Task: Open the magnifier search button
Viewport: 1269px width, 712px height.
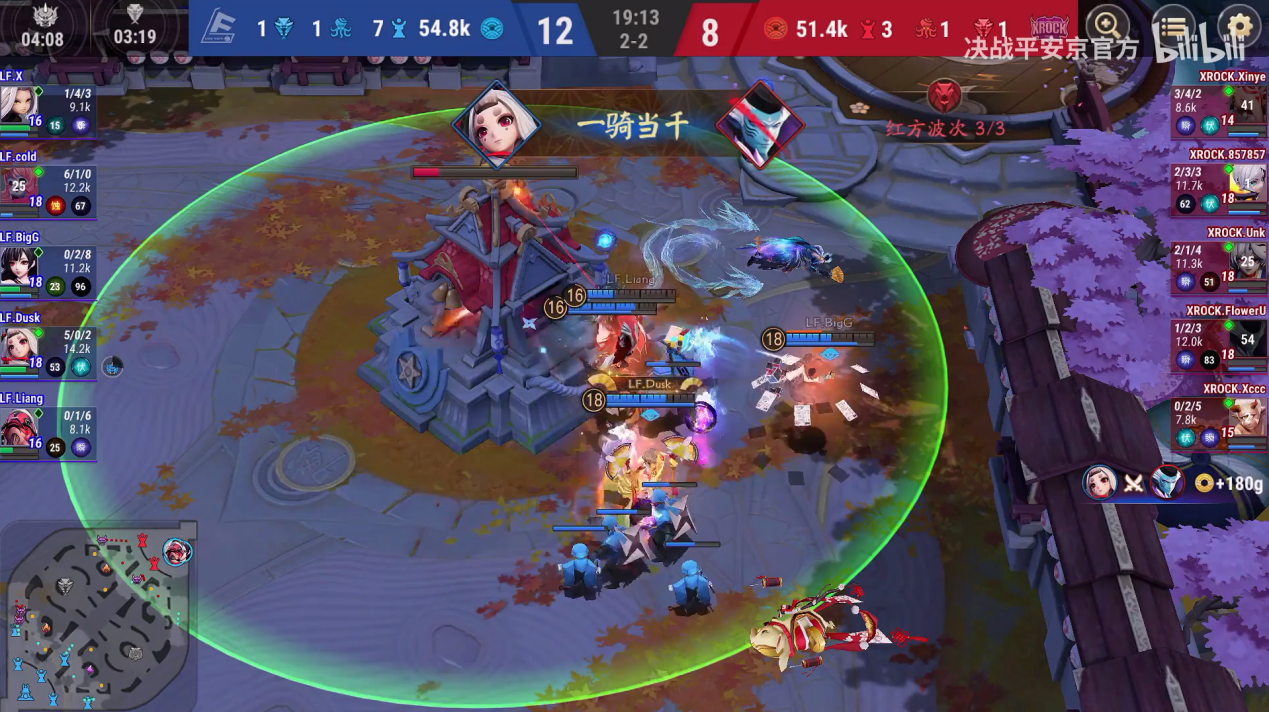Action: [1107, 25]
